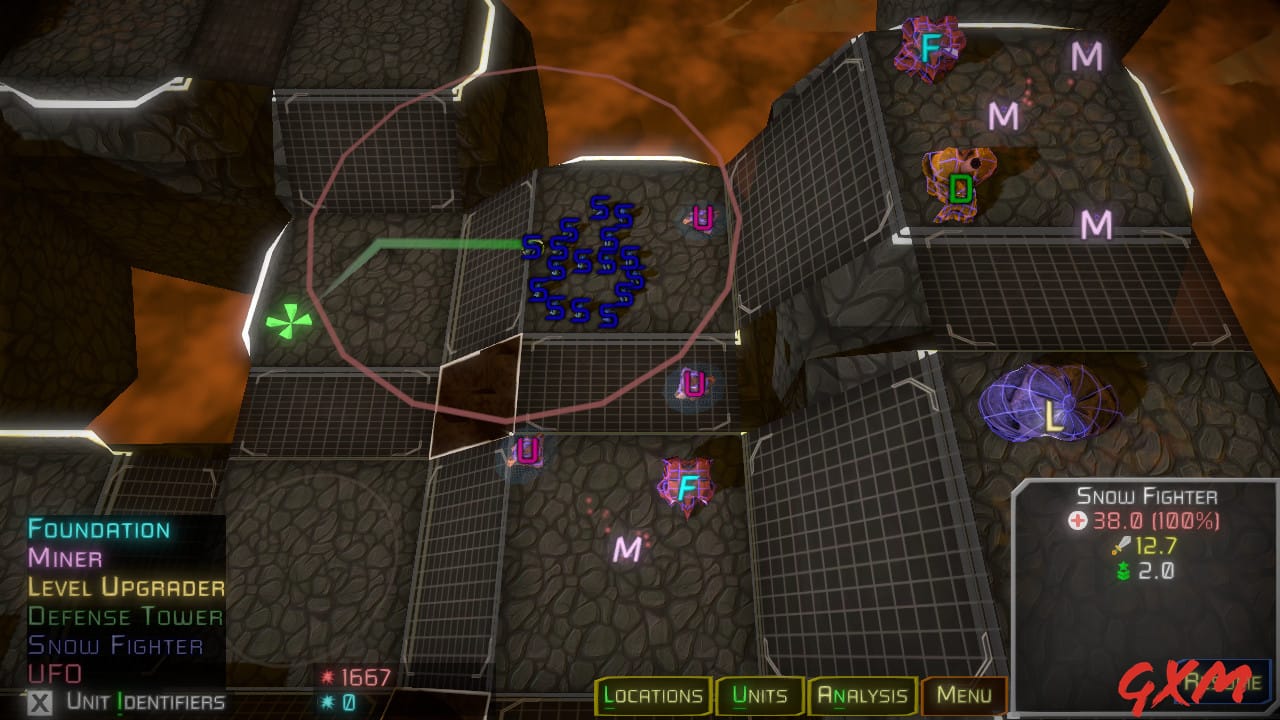Open the Analysis screen
The height and width of the screenshot is (720, 1280).
click(x=864, y=696)
